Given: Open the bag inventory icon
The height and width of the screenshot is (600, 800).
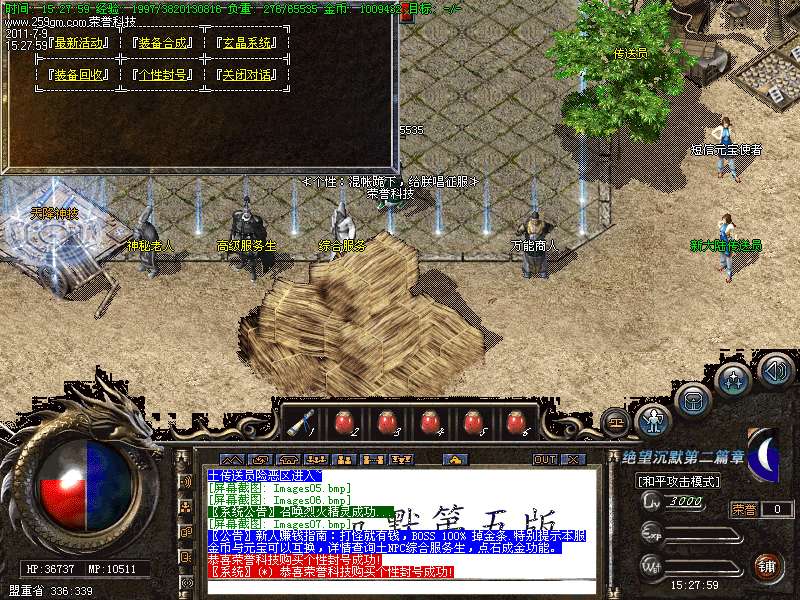Looking at the screenshot, I should pyautogui.click(x=693, y=401).
